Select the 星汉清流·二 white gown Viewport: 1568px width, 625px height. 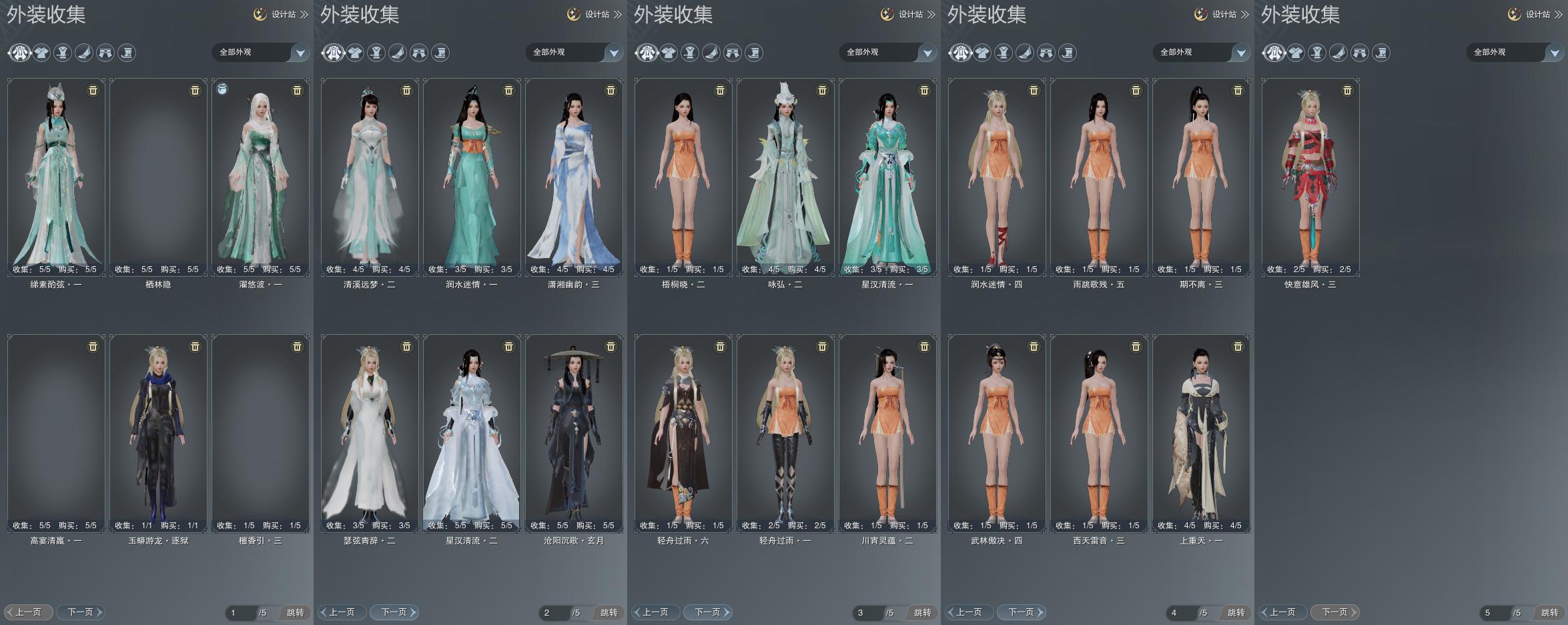click(x=472, y=430)
